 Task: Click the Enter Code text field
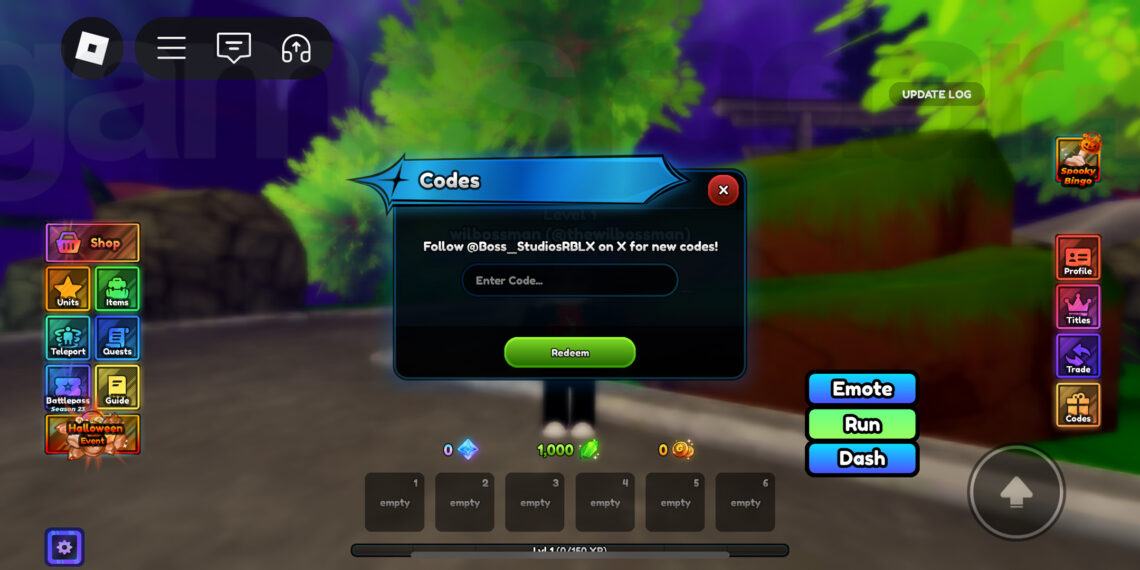[x=569, y=281]
